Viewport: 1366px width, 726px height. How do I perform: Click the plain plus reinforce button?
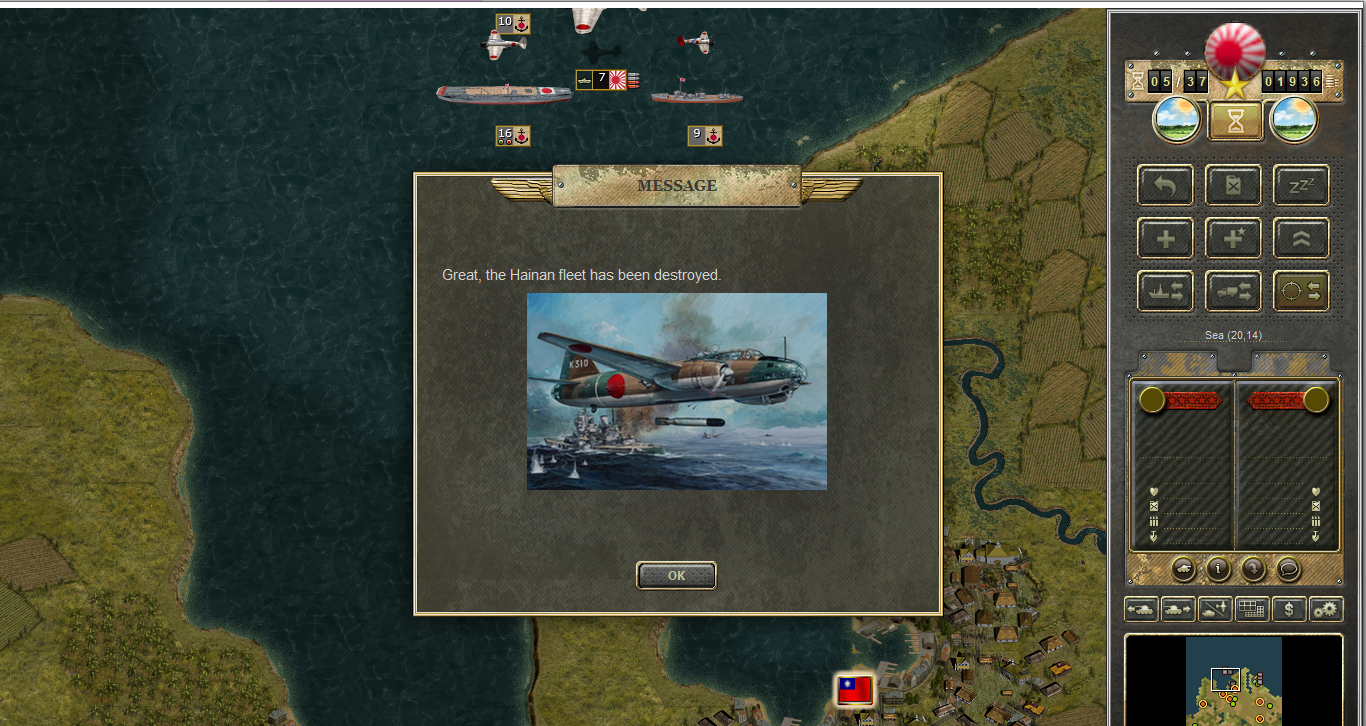click(x=1165, y=238)
